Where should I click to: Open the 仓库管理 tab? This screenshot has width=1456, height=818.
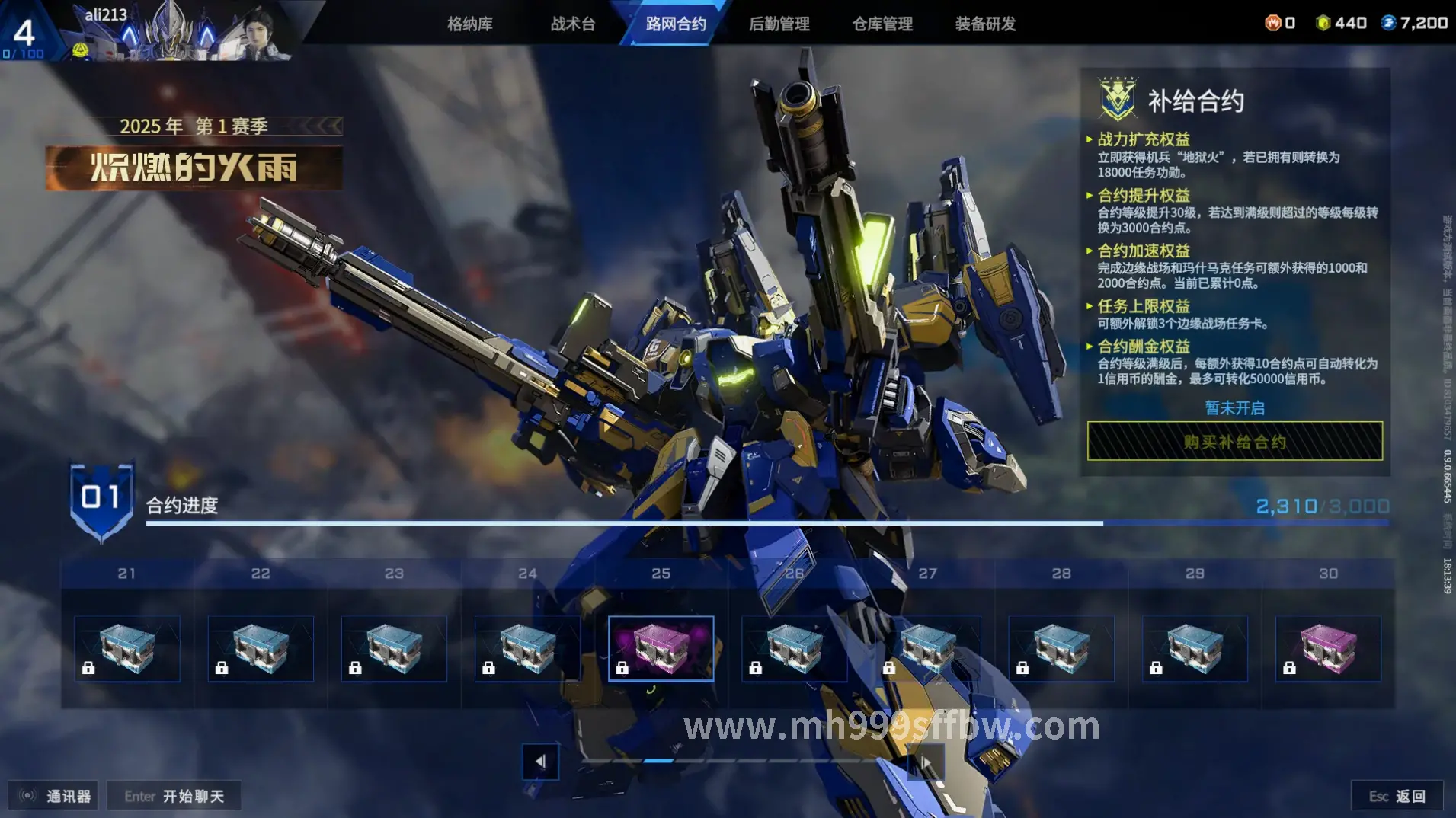pyautogui.click(x=882, y=24)
